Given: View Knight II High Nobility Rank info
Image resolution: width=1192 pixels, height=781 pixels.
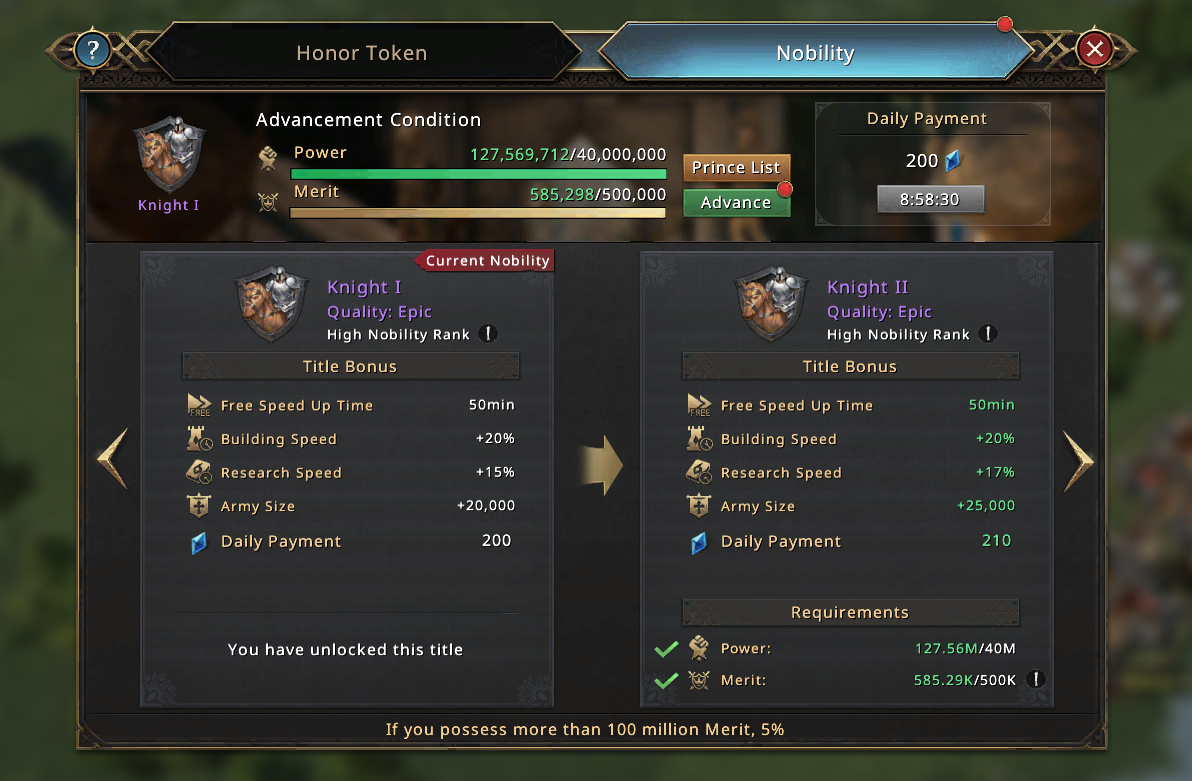Looking at the screenshot, I should coord(987,334).
